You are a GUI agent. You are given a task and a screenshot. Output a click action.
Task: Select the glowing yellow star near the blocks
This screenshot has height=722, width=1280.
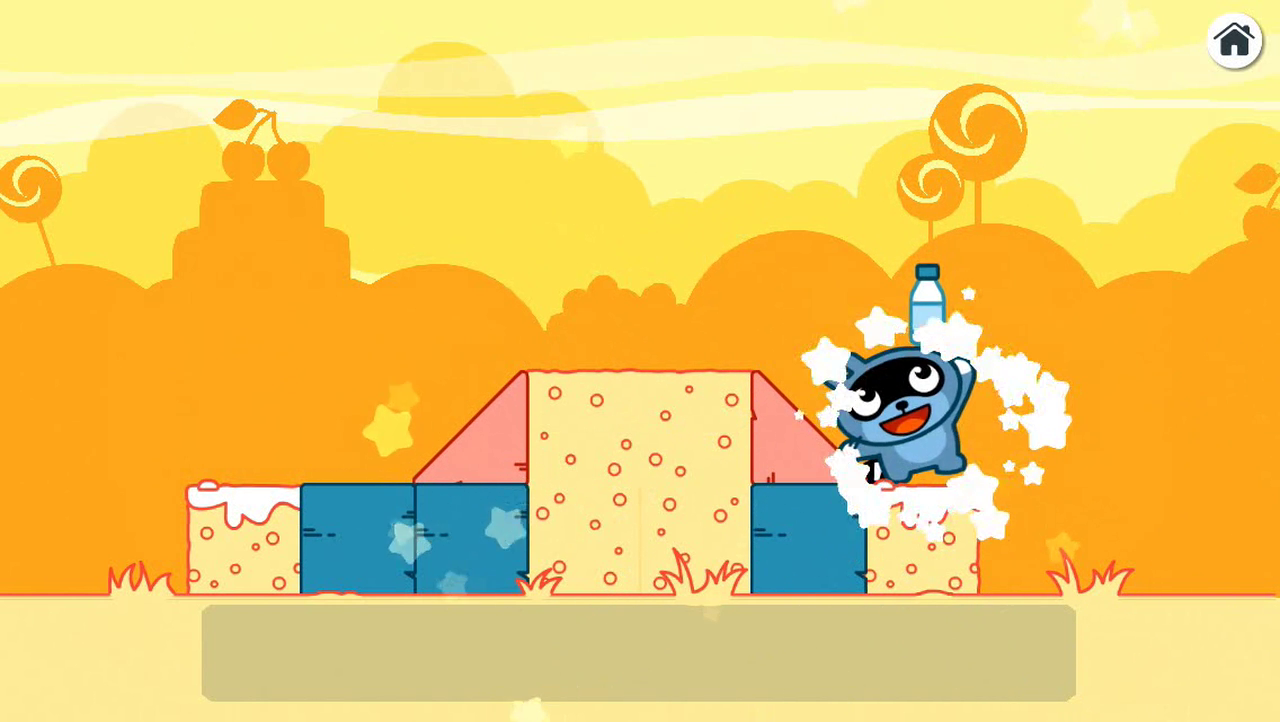click(389, 430)
